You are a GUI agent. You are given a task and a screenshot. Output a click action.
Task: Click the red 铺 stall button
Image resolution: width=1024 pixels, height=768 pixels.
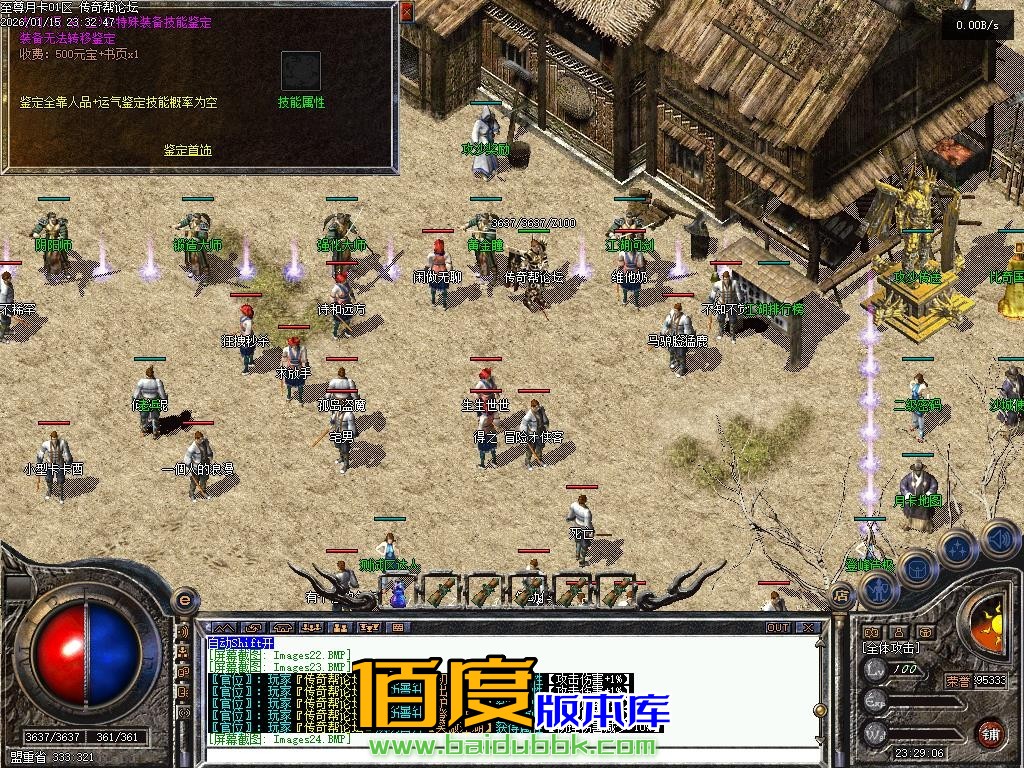[x=991, y=733]
